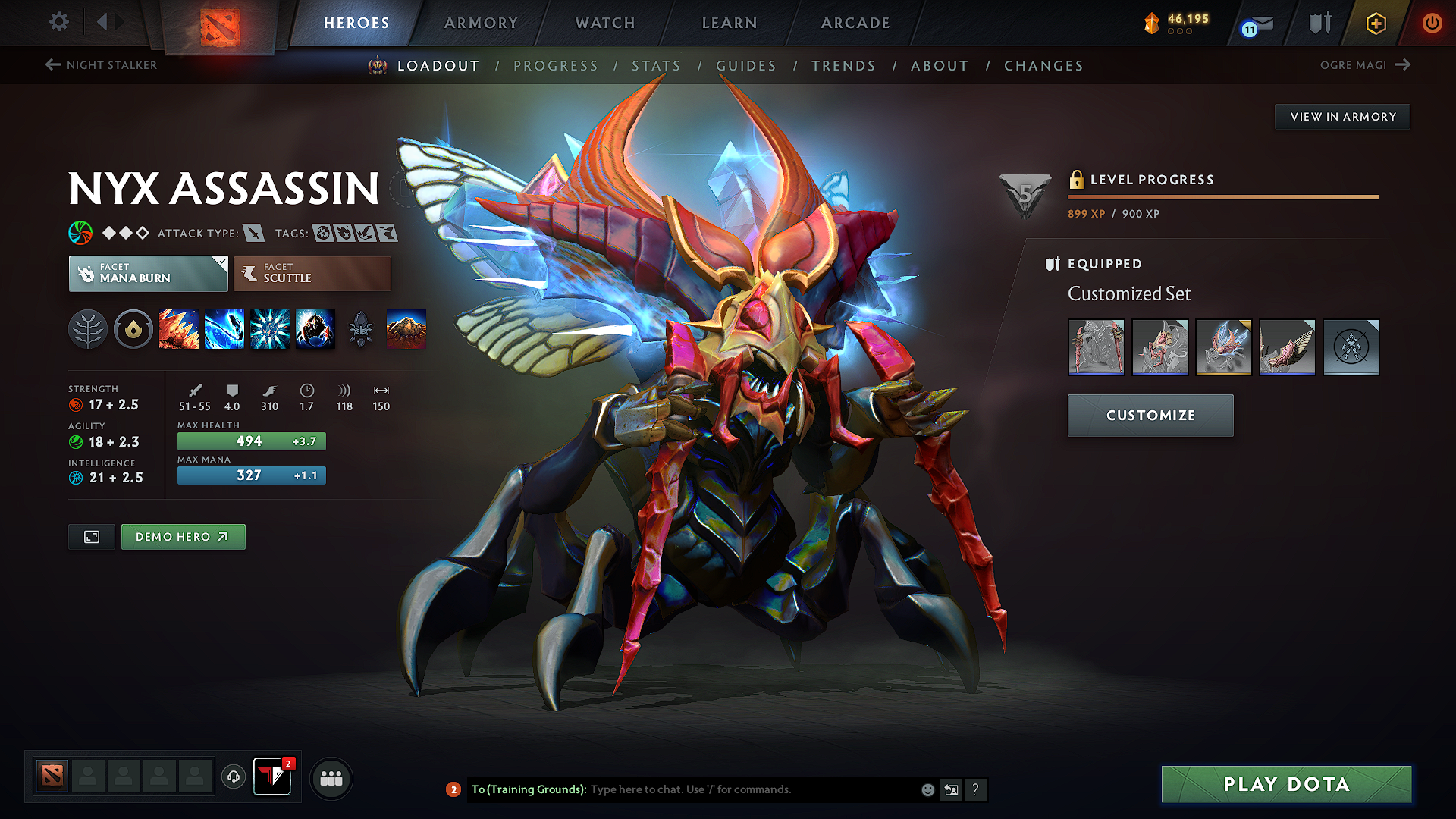Click the melee attack type sword icon
1456x819 pixels.
(x=253, y=233)
